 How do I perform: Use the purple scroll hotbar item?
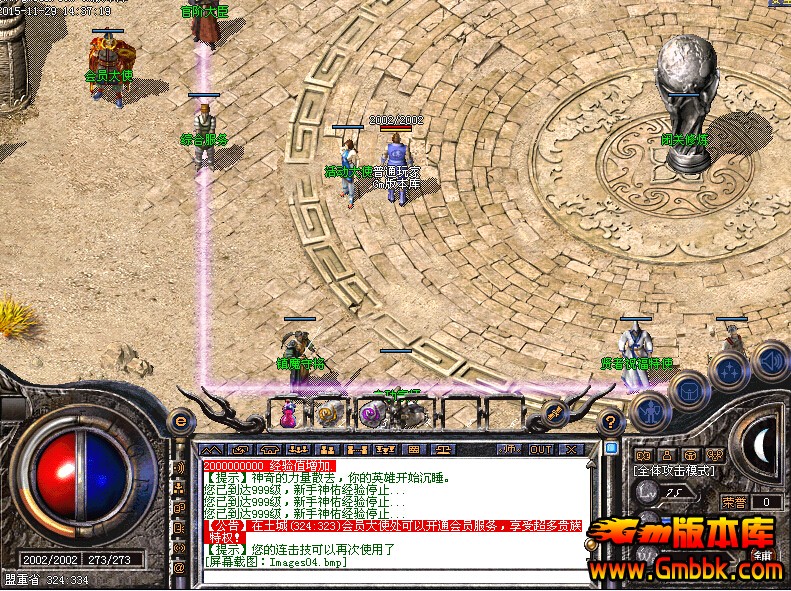pyautogui.click(x=371, y=412)
